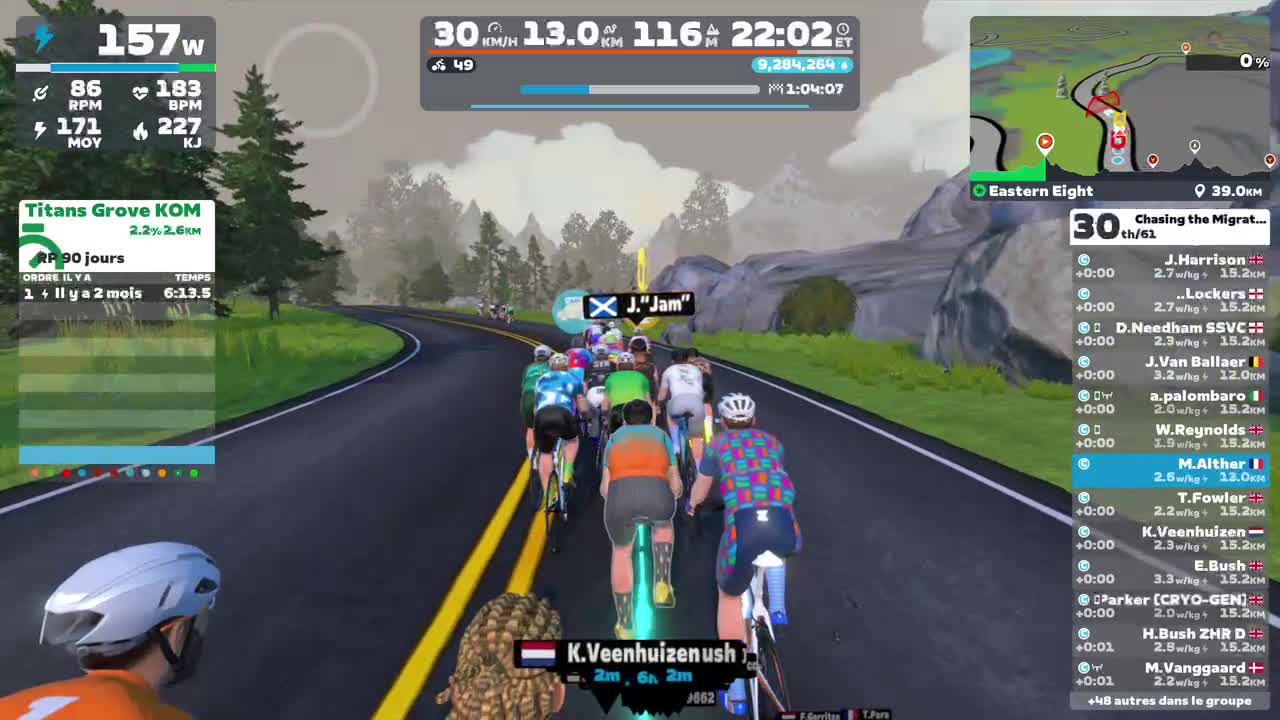The image size is (1280, 720).
Task: Click the 0% gradient indicator on the minimap
Action: point(1253,61)
